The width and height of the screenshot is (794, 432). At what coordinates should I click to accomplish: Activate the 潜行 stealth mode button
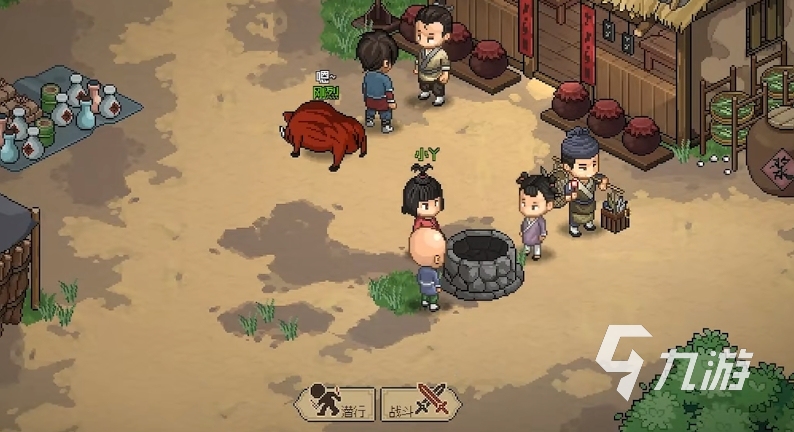[336, 402]
